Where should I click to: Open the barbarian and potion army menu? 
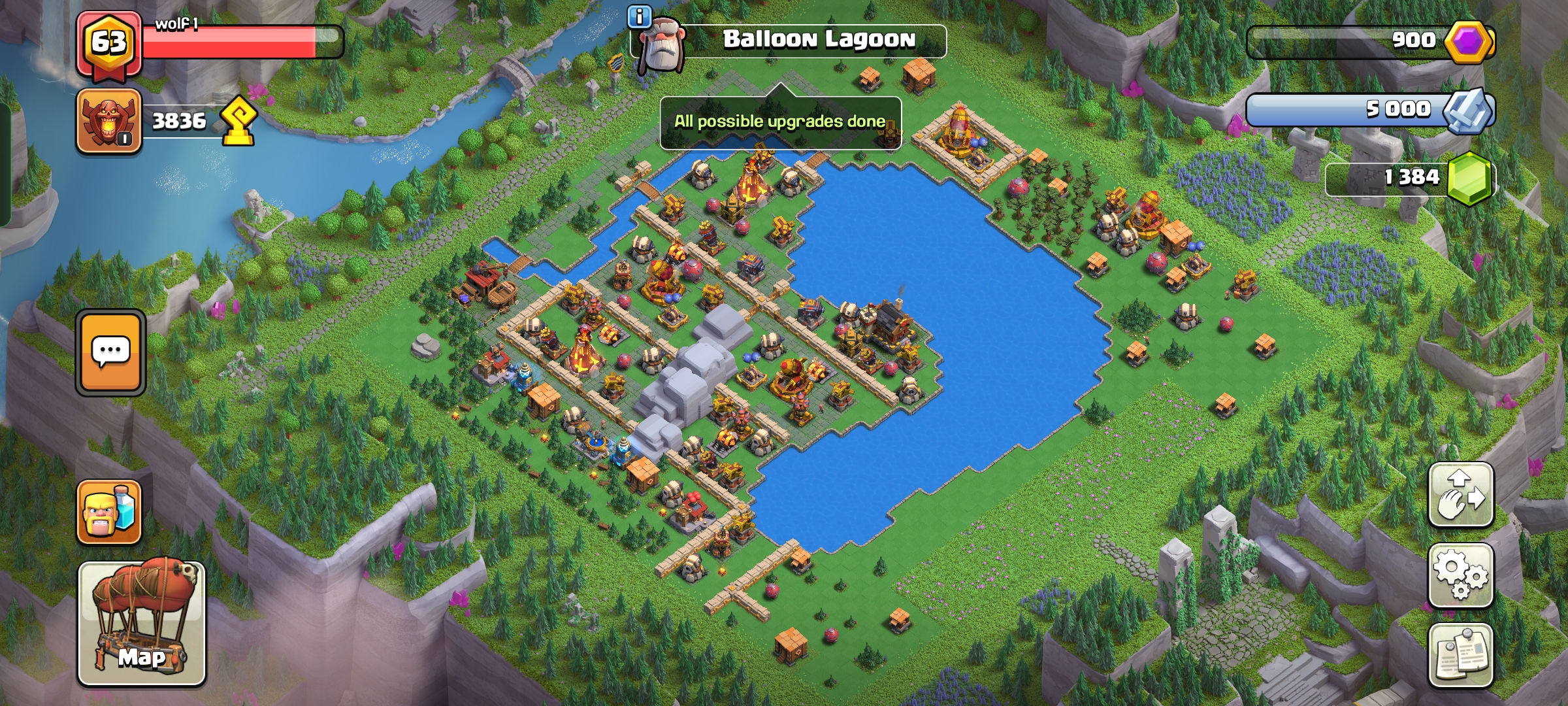pyautogui.click(x=109, y=512)
